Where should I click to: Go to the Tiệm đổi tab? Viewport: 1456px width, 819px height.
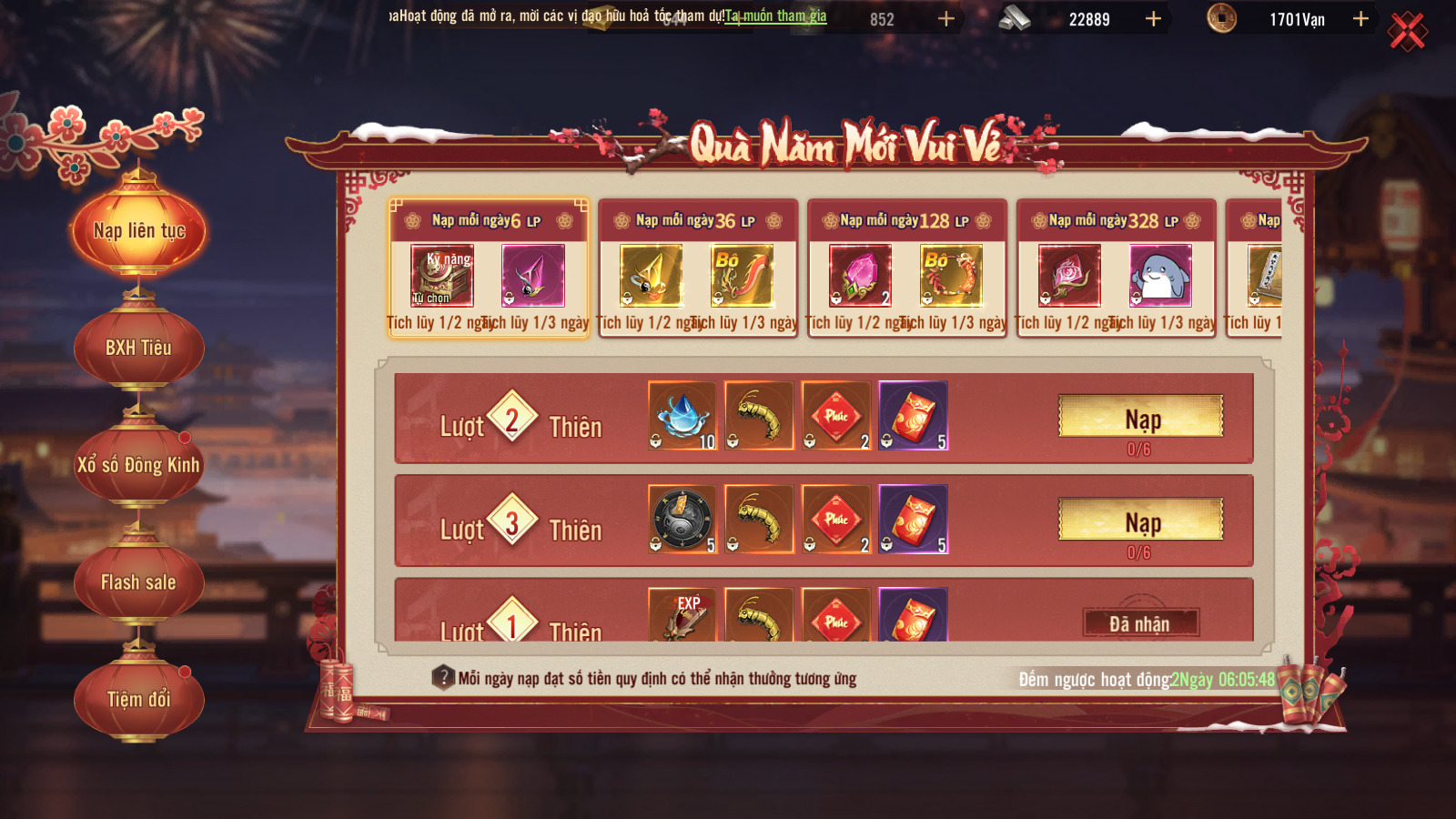pyautogui.click(x=138, y=699)
